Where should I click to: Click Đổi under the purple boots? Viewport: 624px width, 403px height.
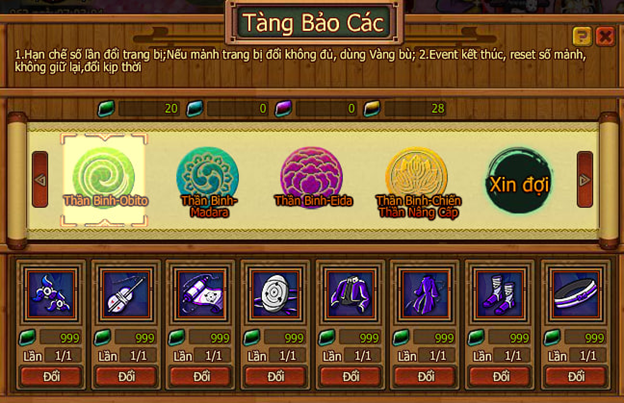pos(501,376)
